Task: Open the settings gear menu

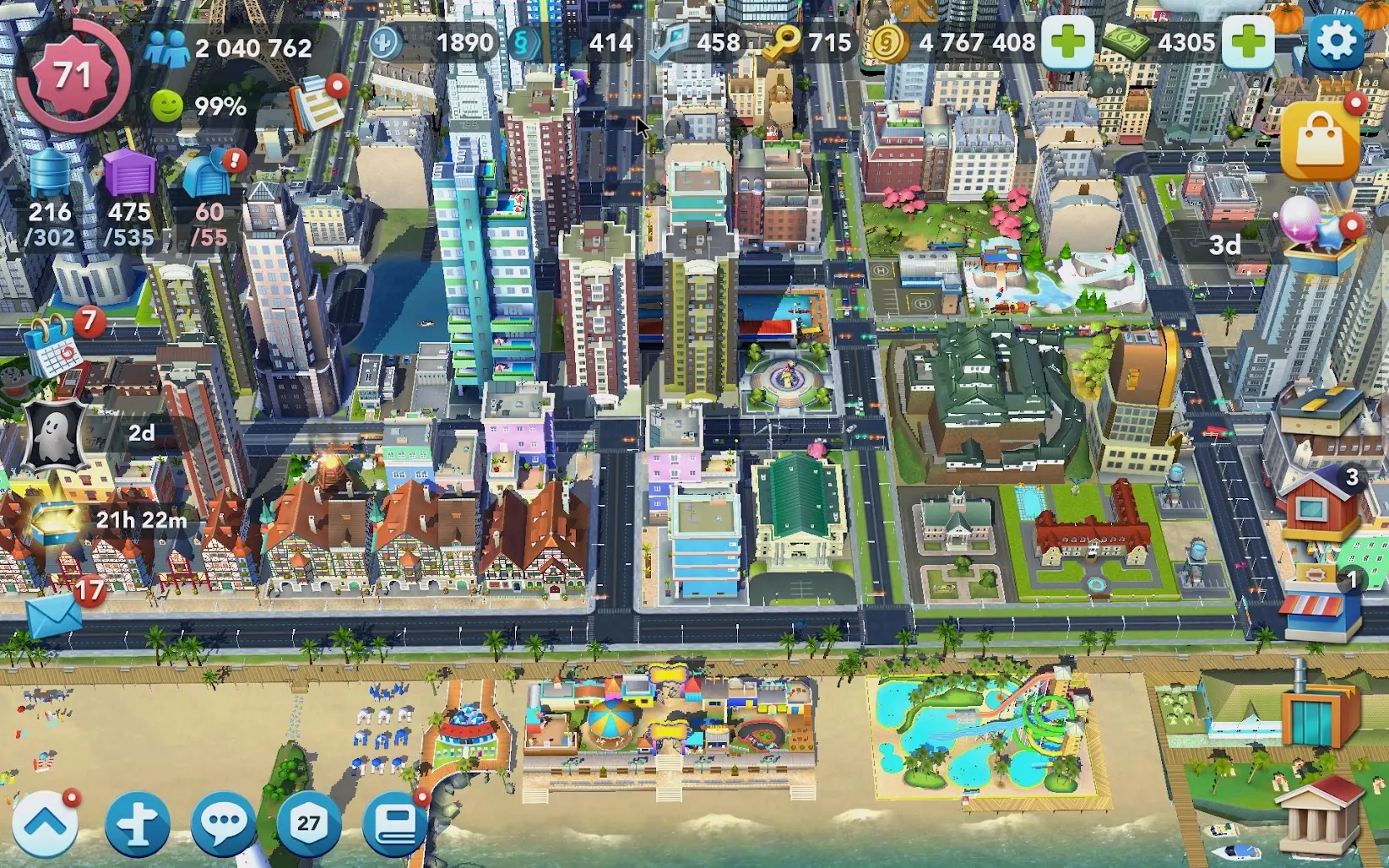Action: 1335,41
